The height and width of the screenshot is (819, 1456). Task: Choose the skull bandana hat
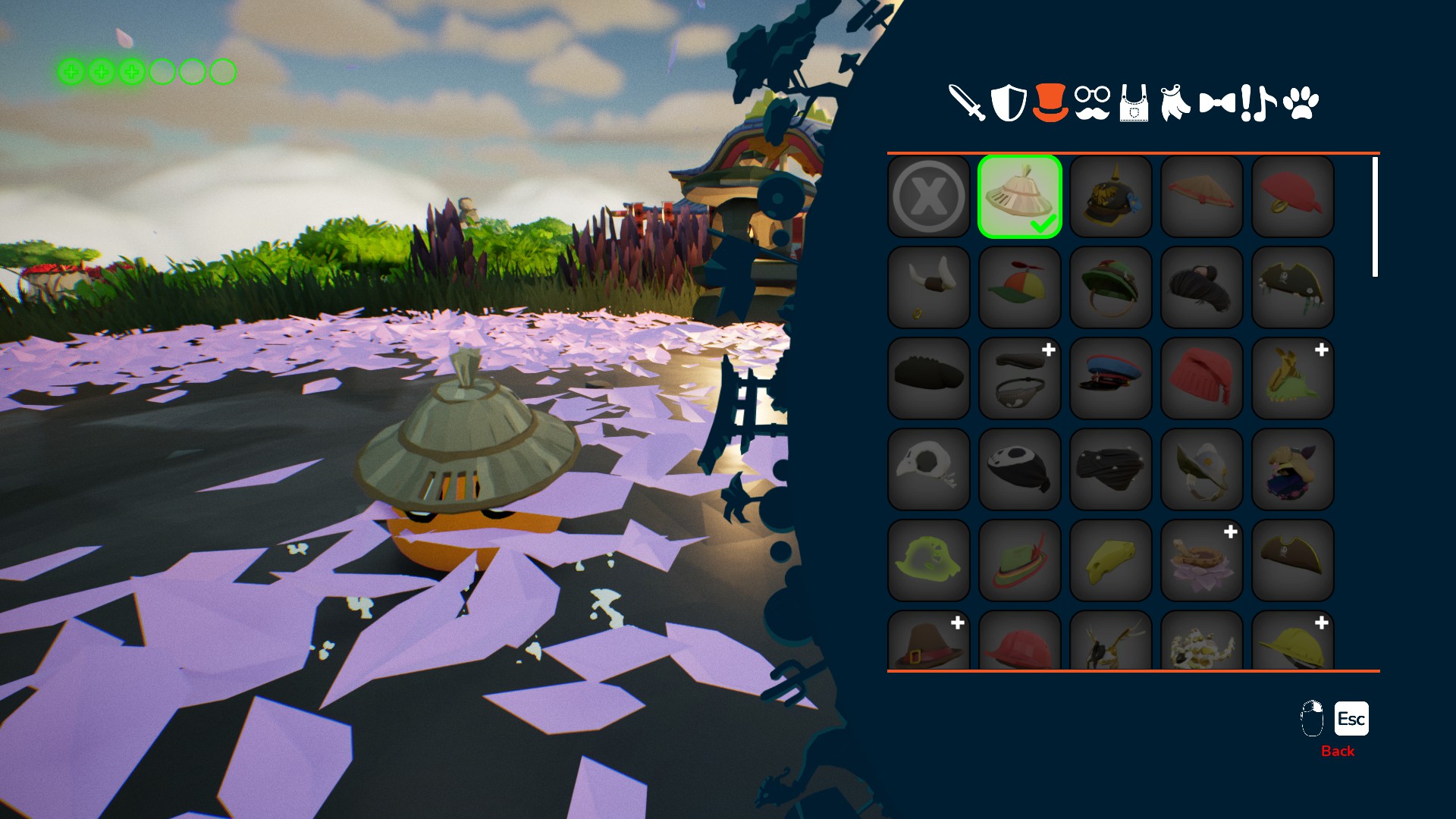(1020, 469)
